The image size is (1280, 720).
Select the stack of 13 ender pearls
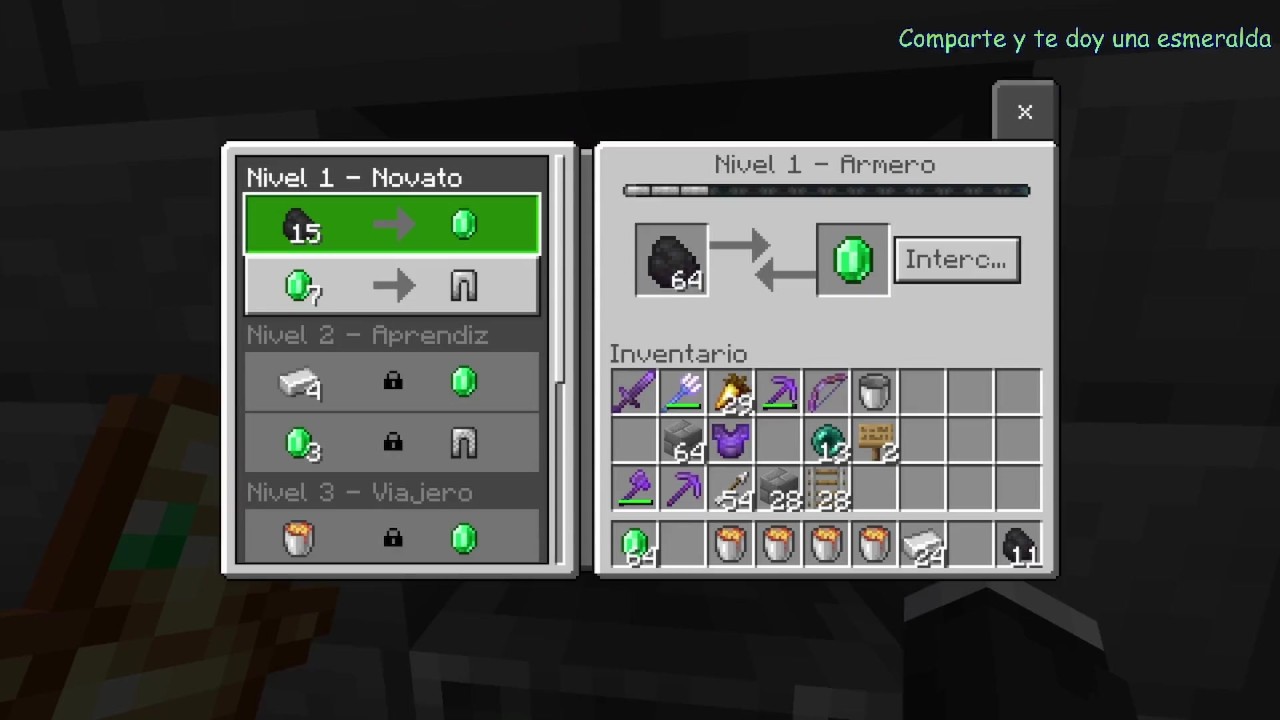pyautogui.click(x=827, y=441)
